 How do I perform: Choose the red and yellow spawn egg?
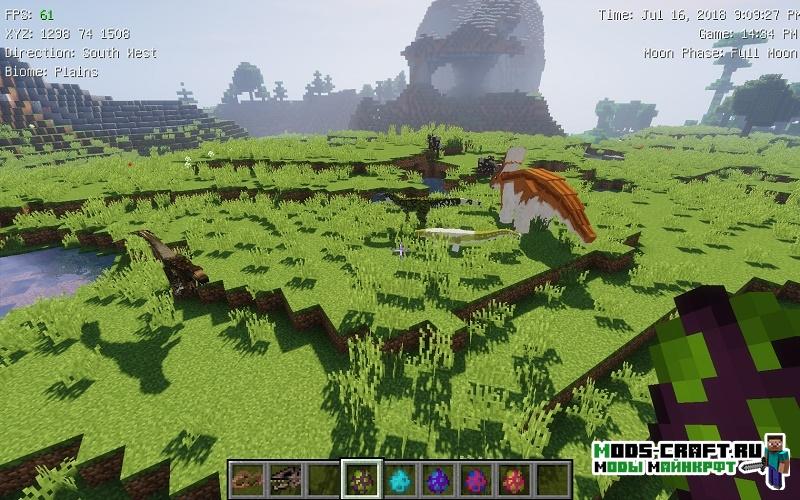(x=513, y=479)
